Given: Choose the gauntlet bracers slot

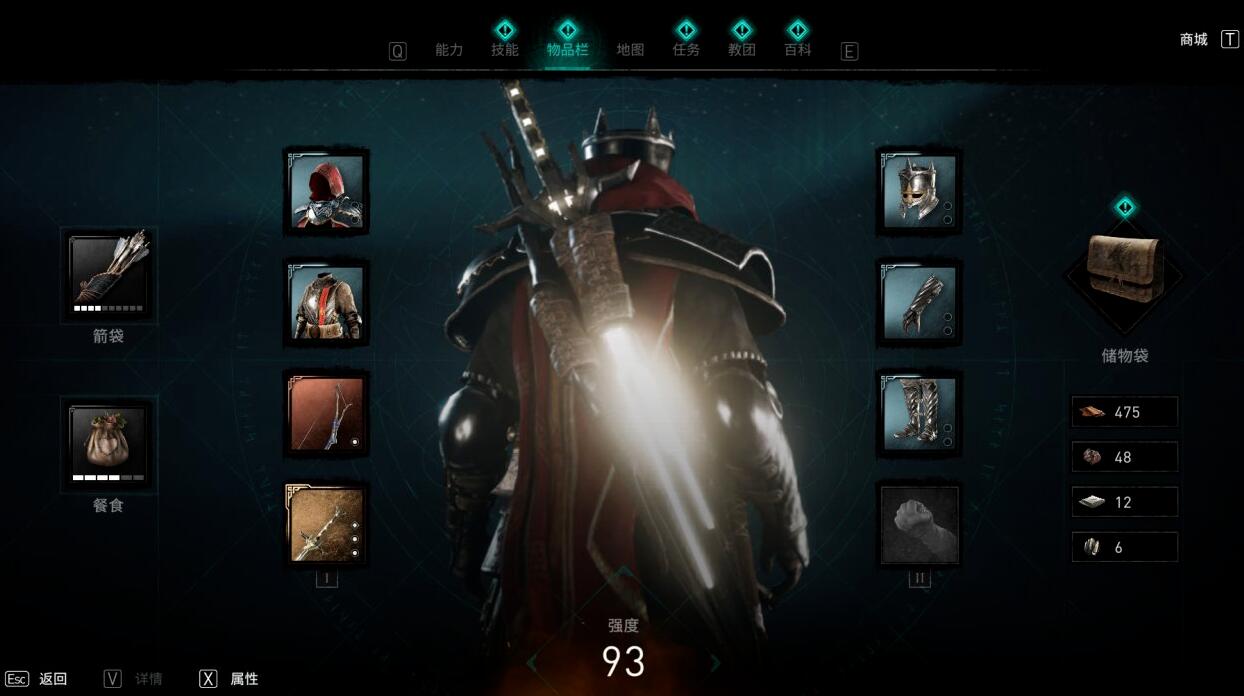Looking at the screenshot, I should pos(919,303).
